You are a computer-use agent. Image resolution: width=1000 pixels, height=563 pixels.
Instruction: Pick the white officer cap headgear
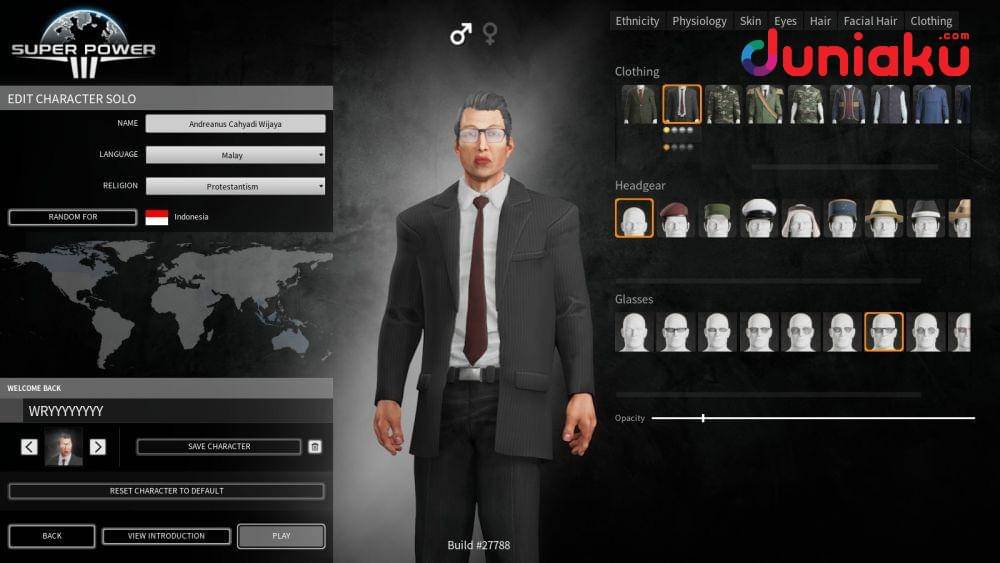759,218
